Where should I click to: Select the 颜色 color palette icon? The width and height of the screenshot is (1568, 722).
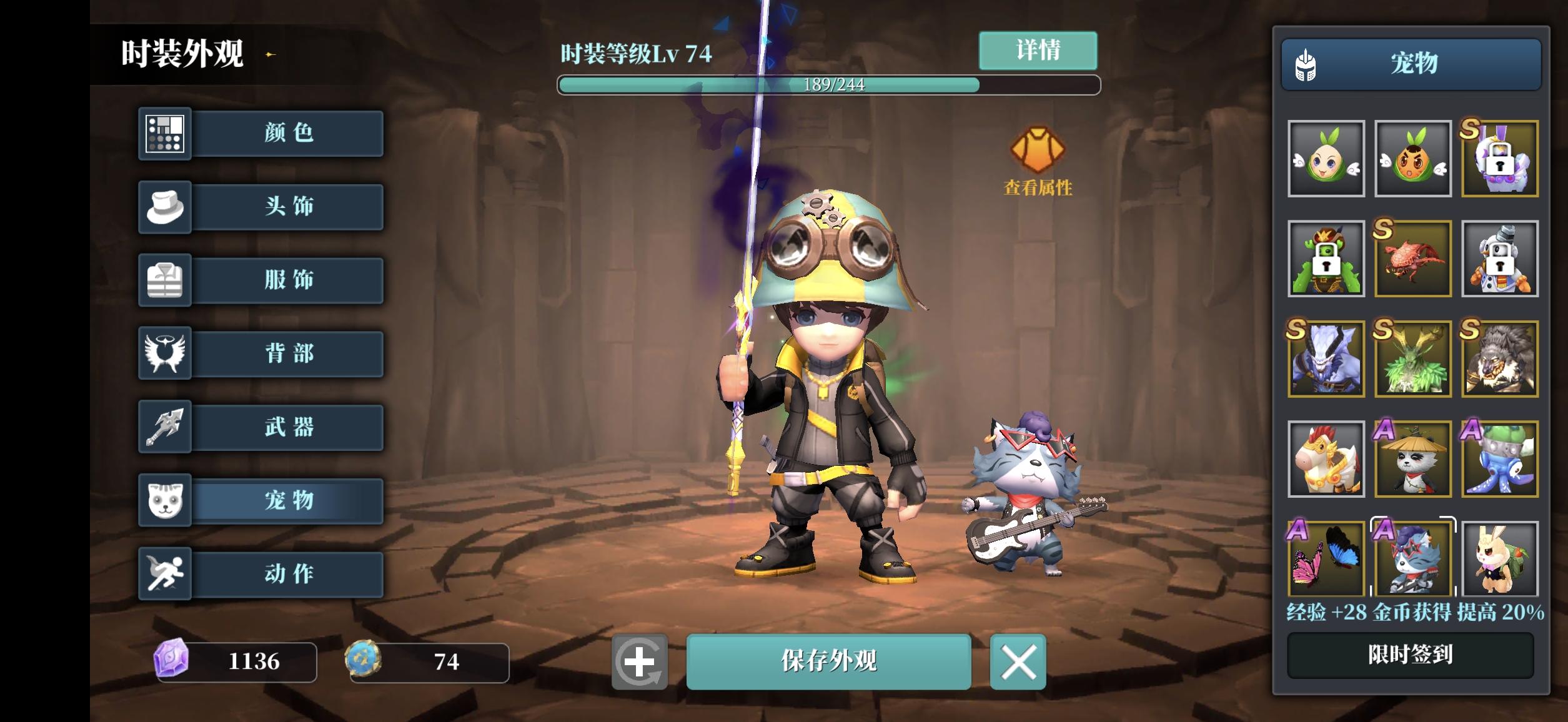click(x=166, y=134)
